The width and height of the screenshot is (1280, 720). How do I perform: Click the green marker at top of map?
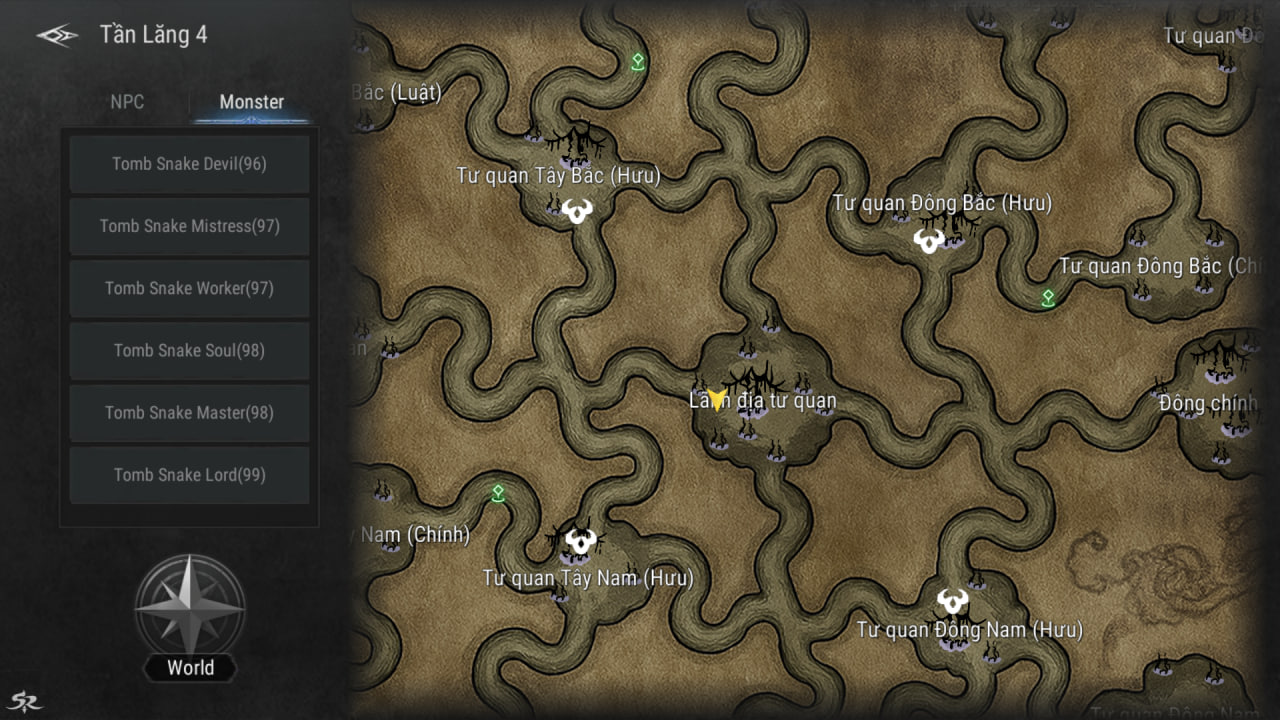click(x=638, y=62)
